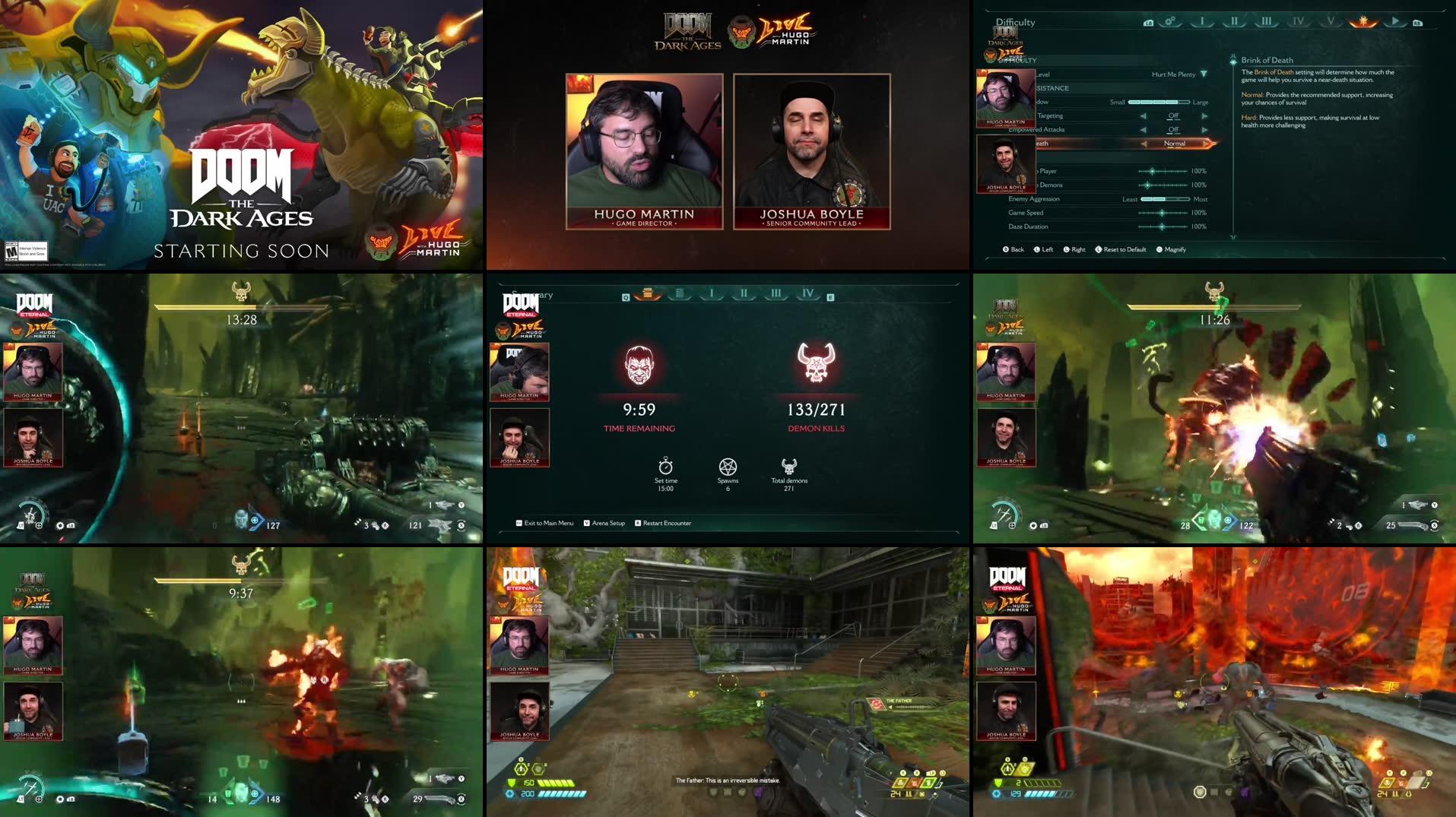Toggle Empowered Attacks setting

[1173, 129]
